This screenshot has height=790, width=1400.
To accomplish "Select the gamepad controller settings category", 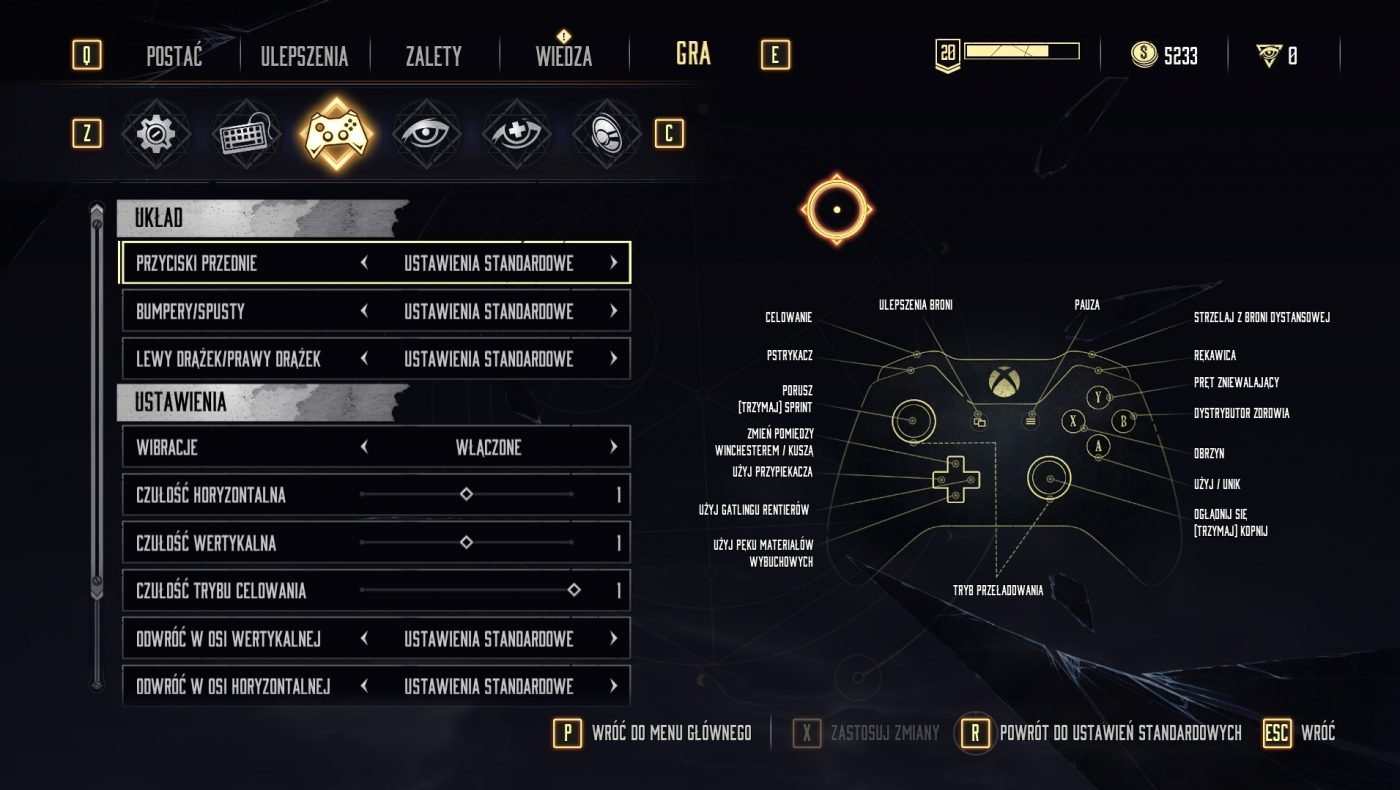I will (x=337, y=134).
